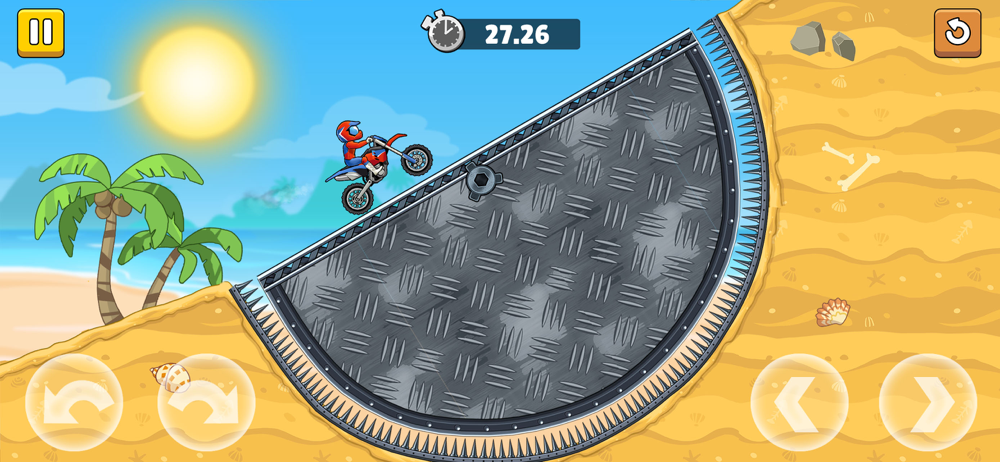Screen dimensions: 1000x462
Task: Hit the right chevron accelerate button
Action: pyautogui.click(x=927, y=403)
